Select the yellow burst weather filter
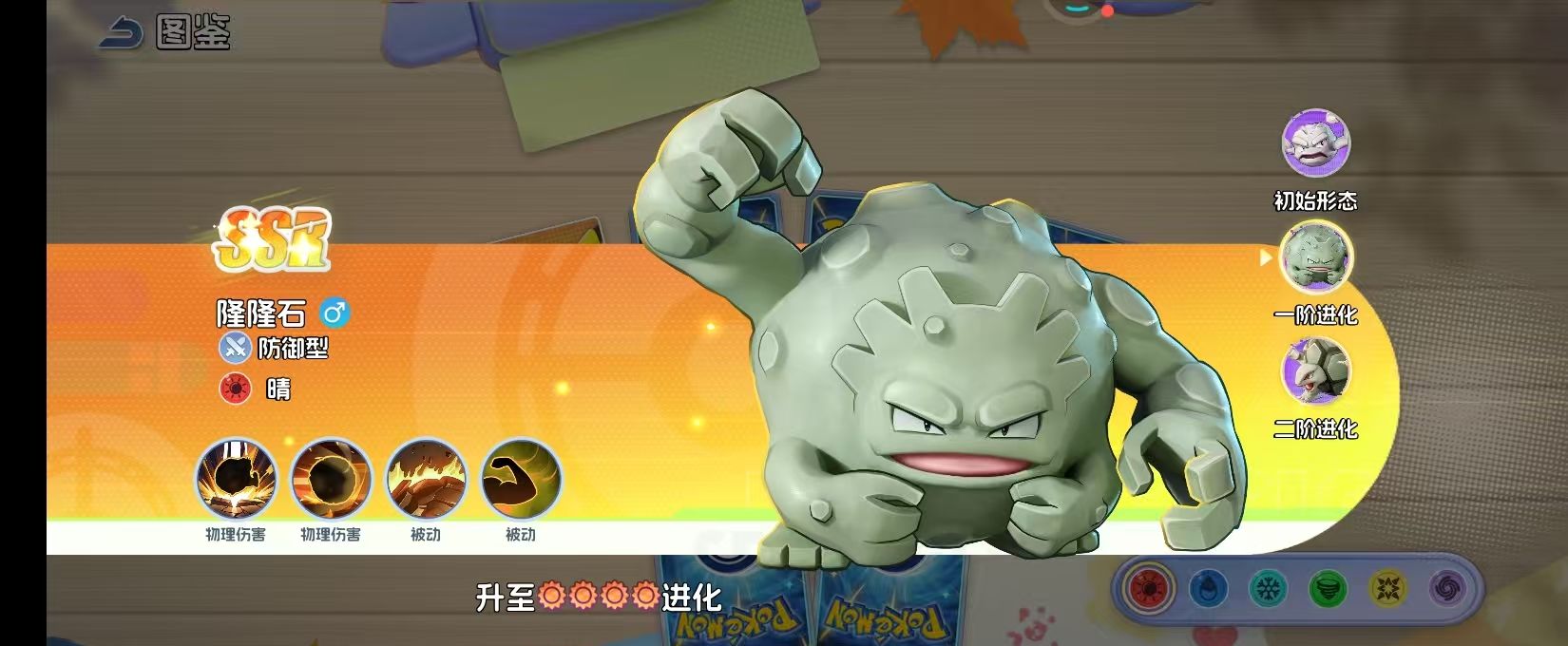 [x=1387, y=589]
